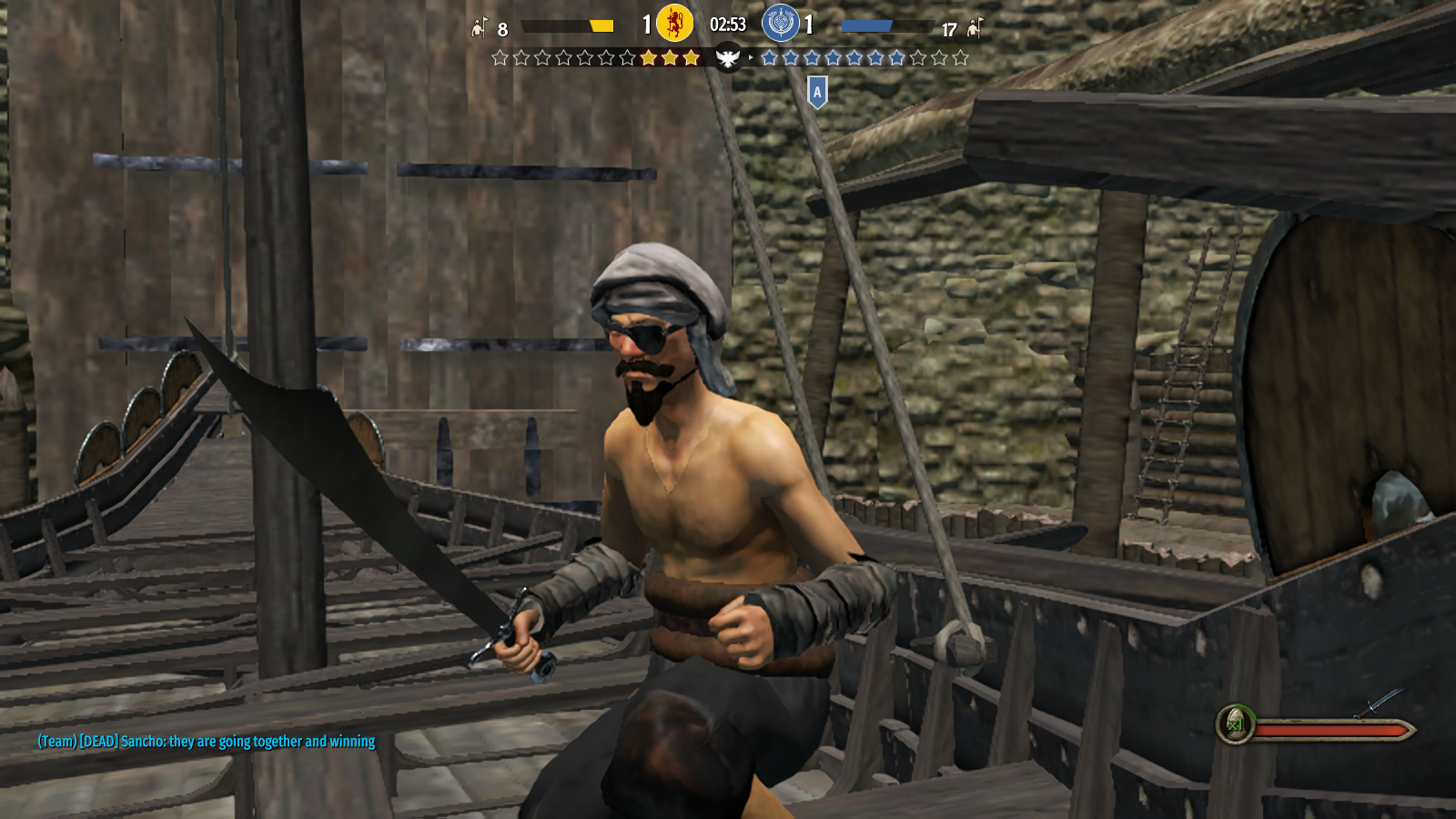
Task: Click the blue team emblem banner
Action: tap(780, 24)
